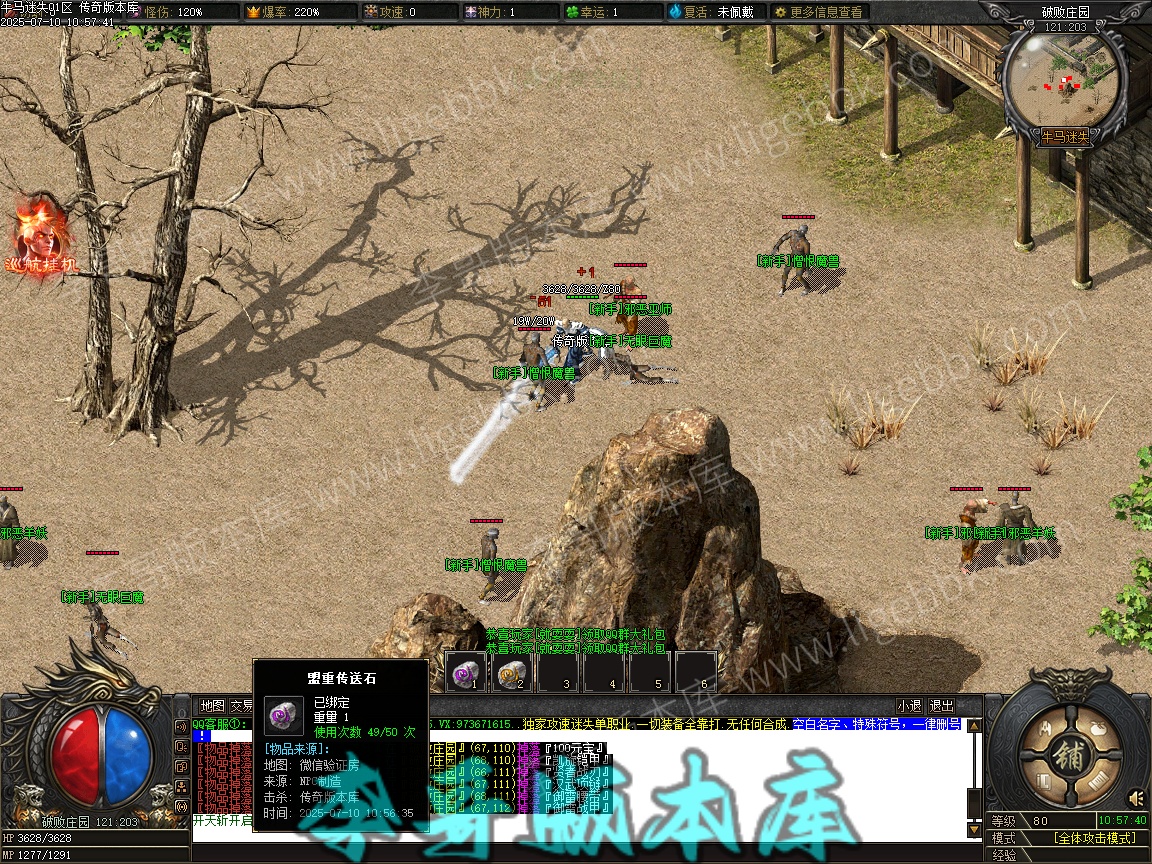Viewport: 1152px width, 864px height.
Task: Open the 更多信息查看 info panel
Action: tap(818, 12)
